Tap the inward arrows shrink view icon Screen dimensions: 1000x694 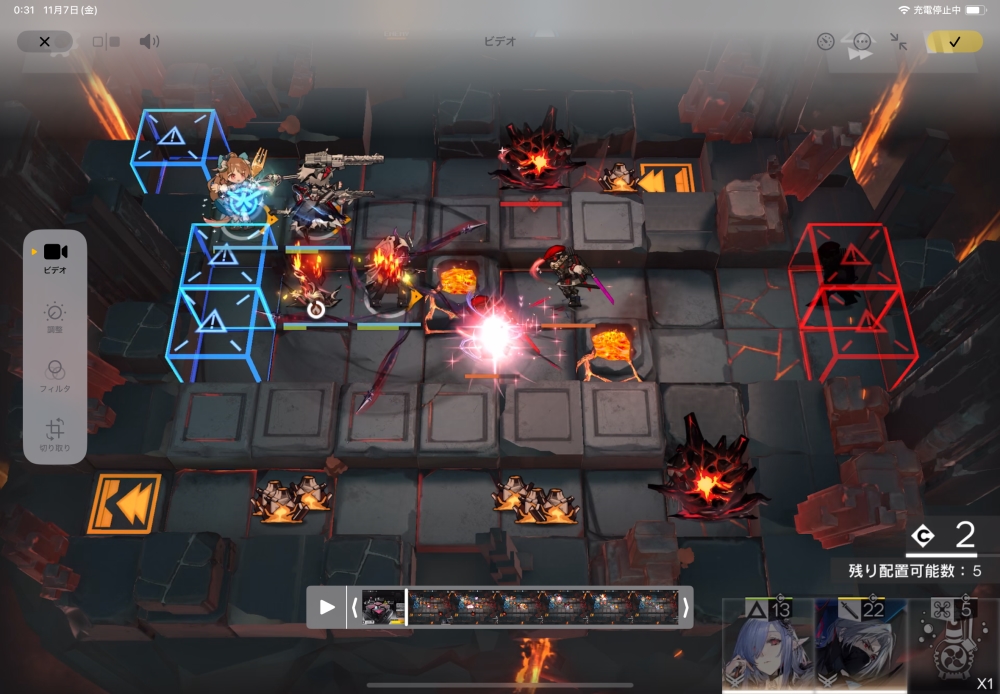pos(899,42)
